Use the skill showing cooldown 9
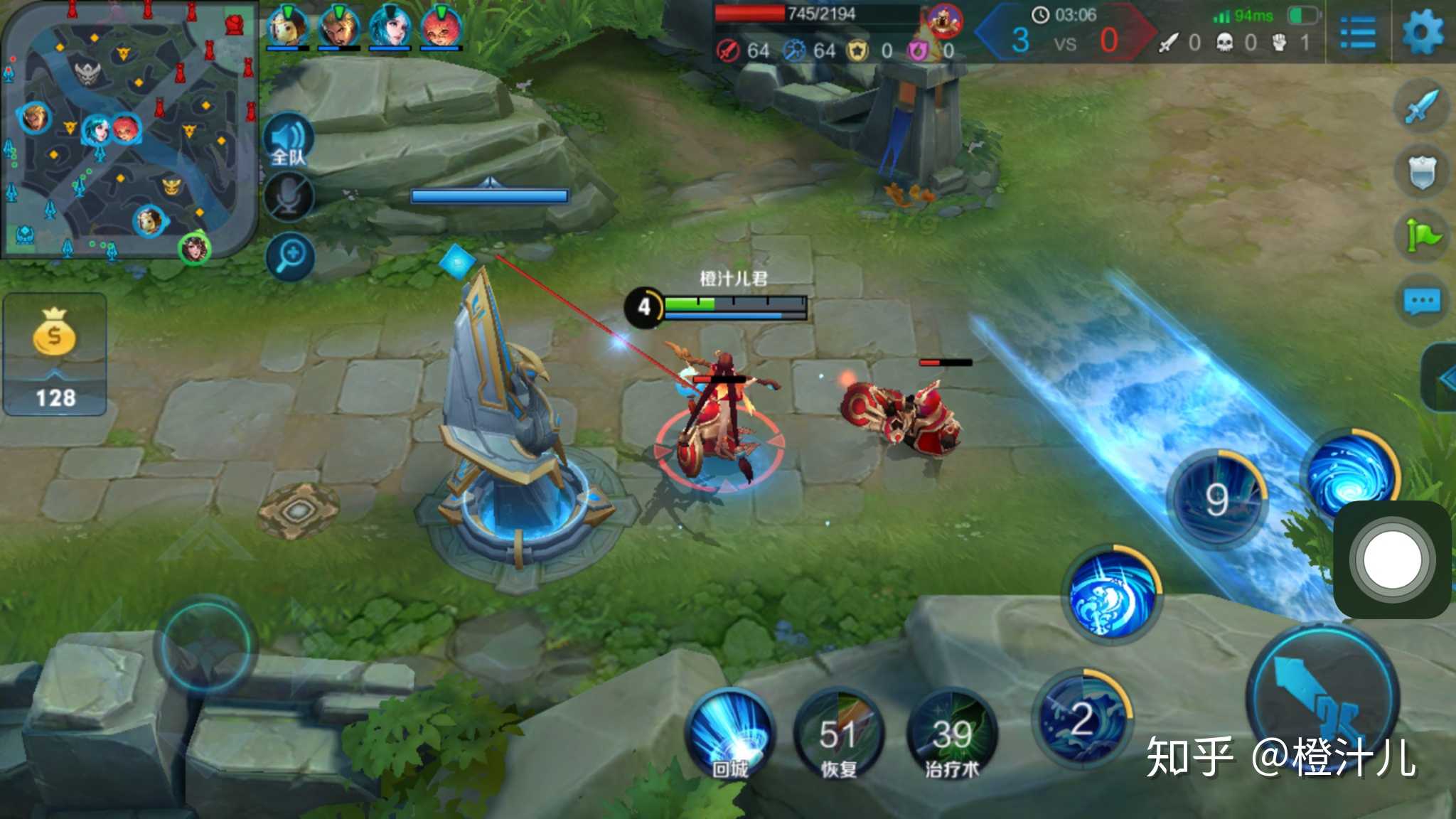1456x819 pixels. pos(1217,498)
